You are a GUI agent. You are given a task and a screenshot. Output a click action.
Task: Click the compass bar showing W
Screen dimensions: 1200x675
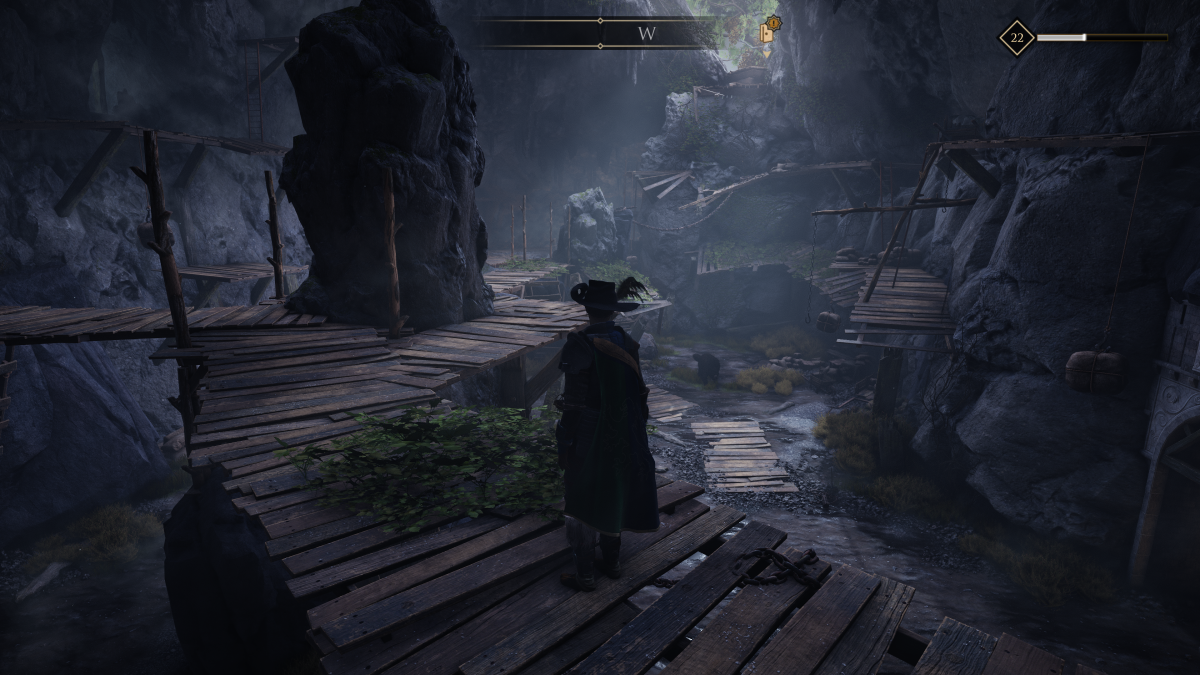pos(600,33)
